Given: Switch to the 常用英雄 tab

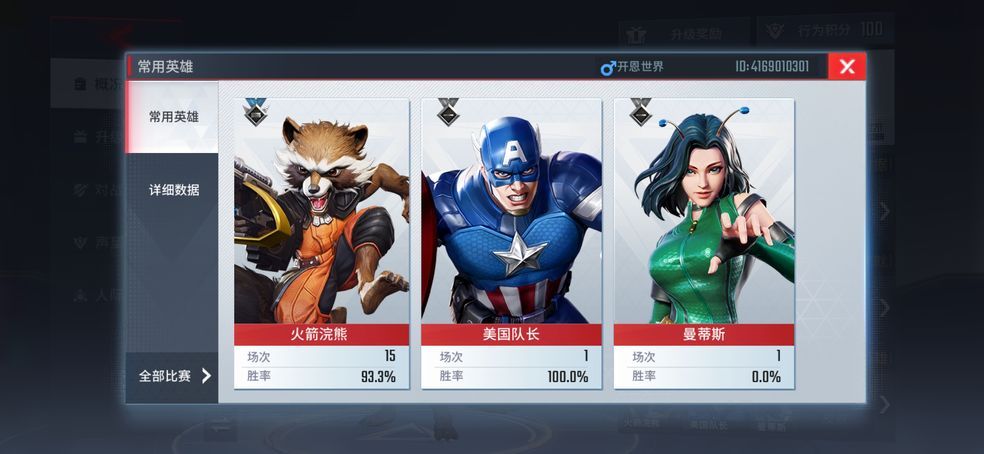Looking at the screenshot, I should tap(173, 117).
